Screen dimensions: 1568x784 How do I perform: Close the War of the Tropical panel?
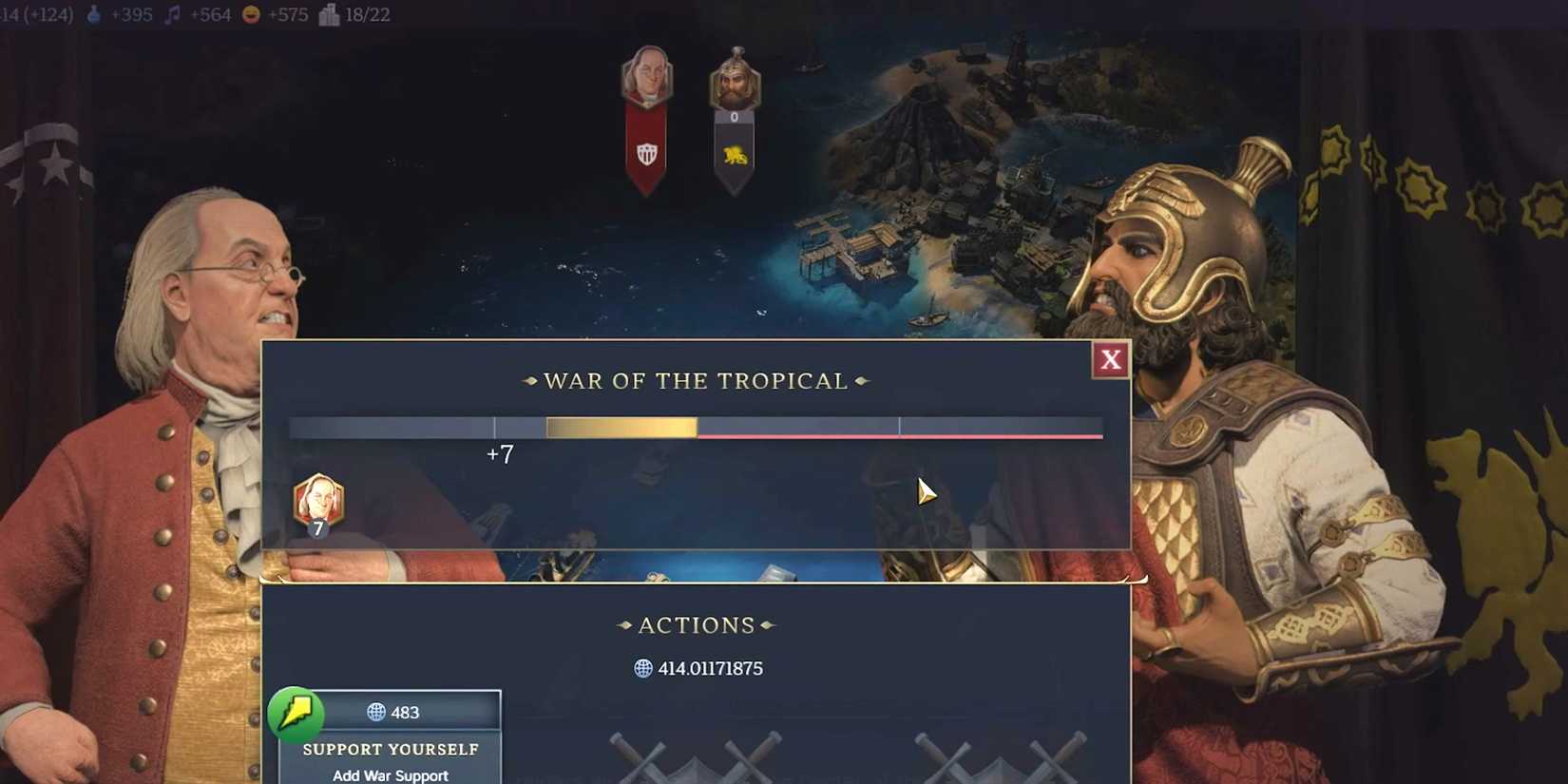tap(1110, 360)
